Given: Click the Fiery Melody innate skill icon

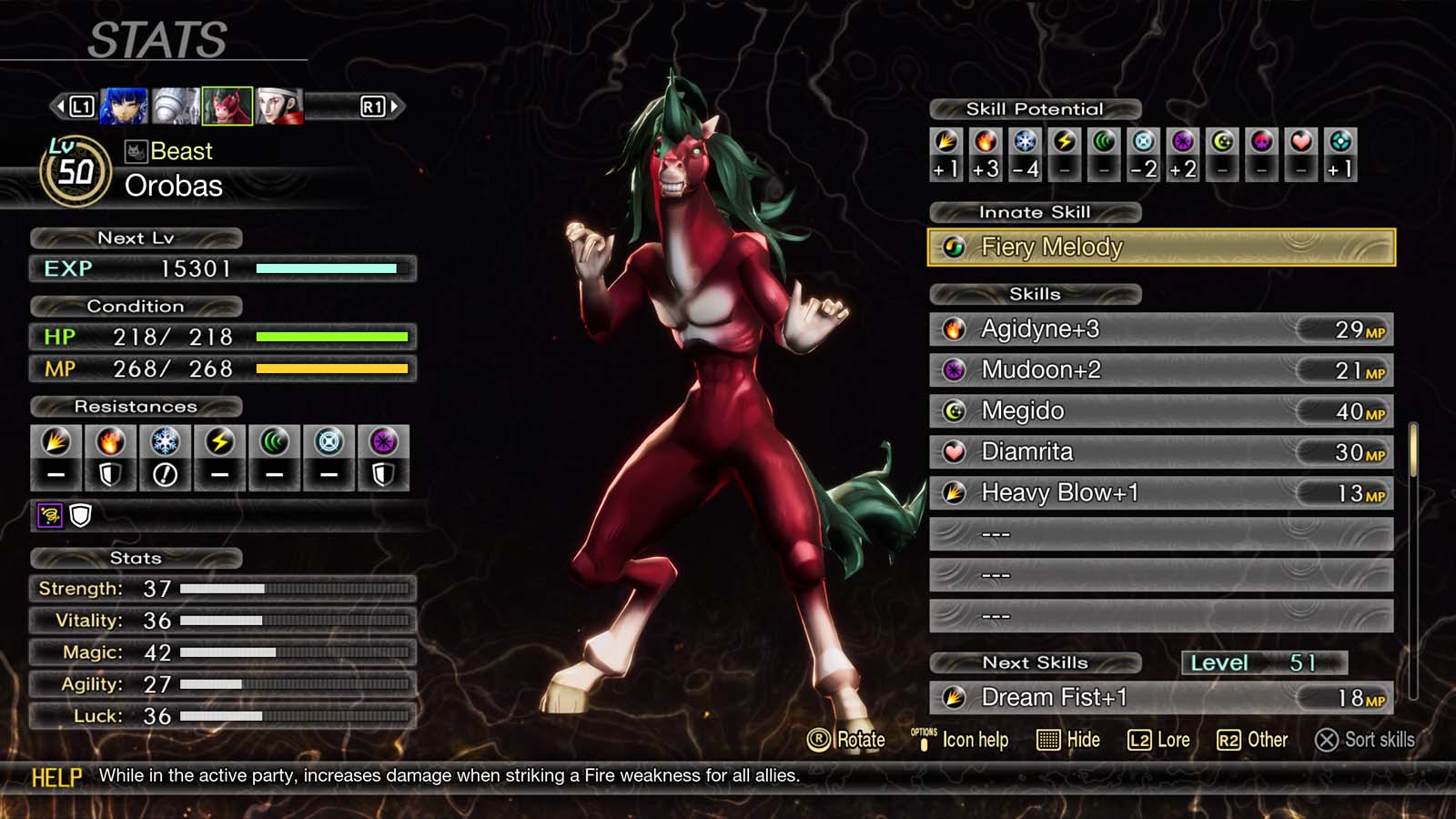Looking at the screenshot, I should (x=954, y=247).
